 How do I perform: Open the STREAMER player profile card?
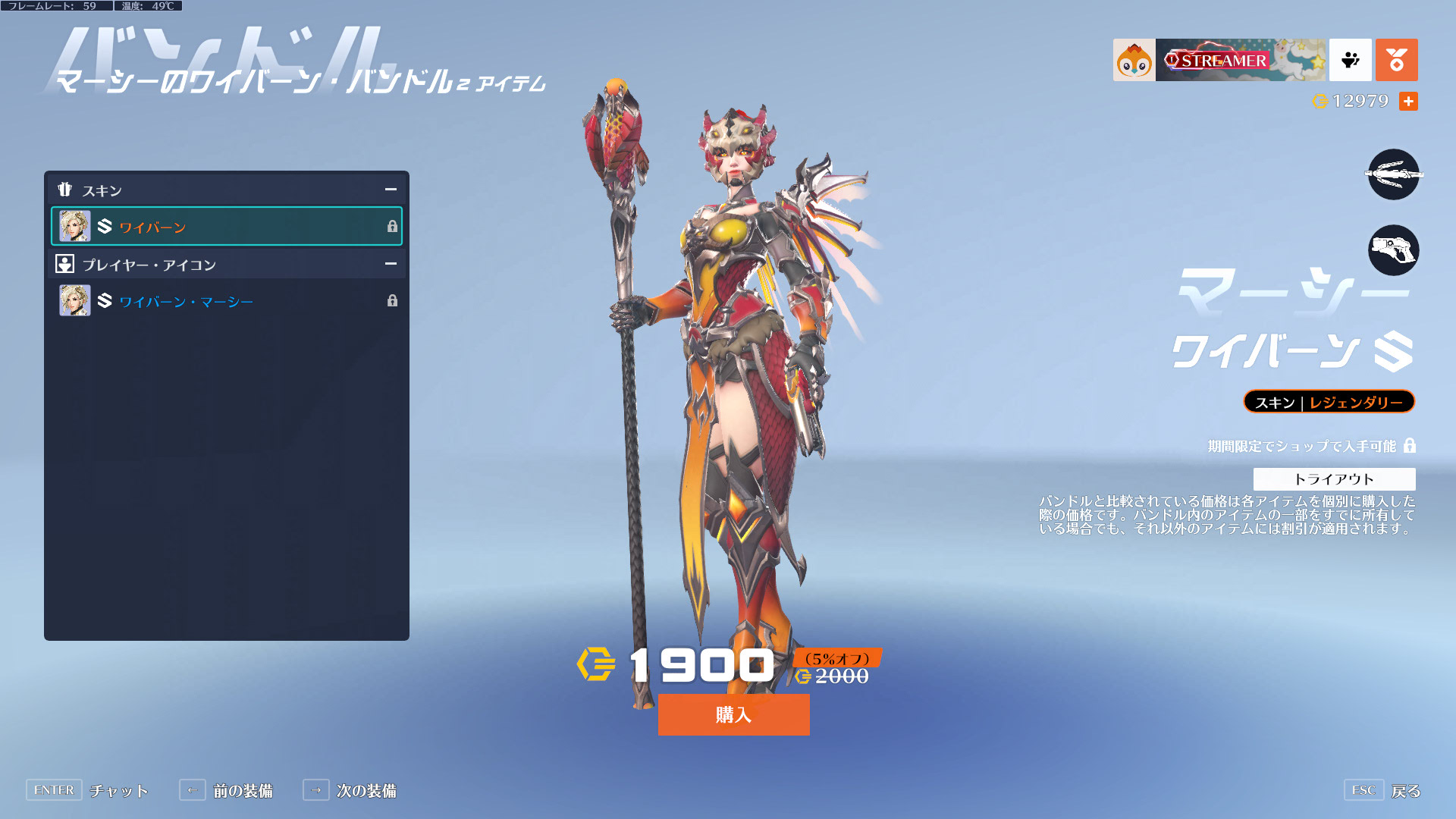click(x=1219, y=60)
